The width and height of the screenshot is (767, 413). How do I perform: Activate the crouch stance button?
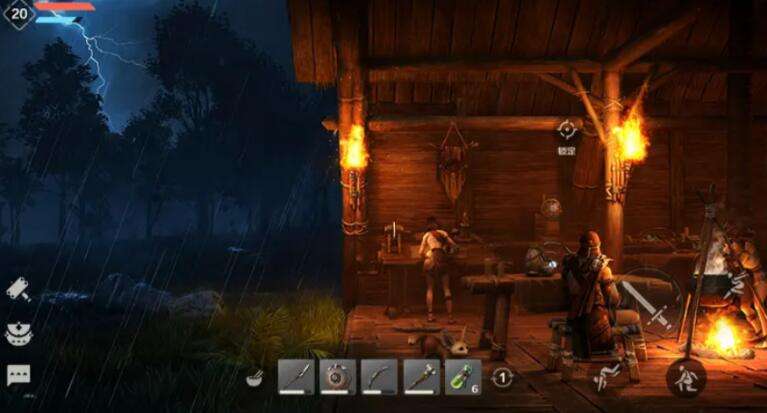(687, 377)
